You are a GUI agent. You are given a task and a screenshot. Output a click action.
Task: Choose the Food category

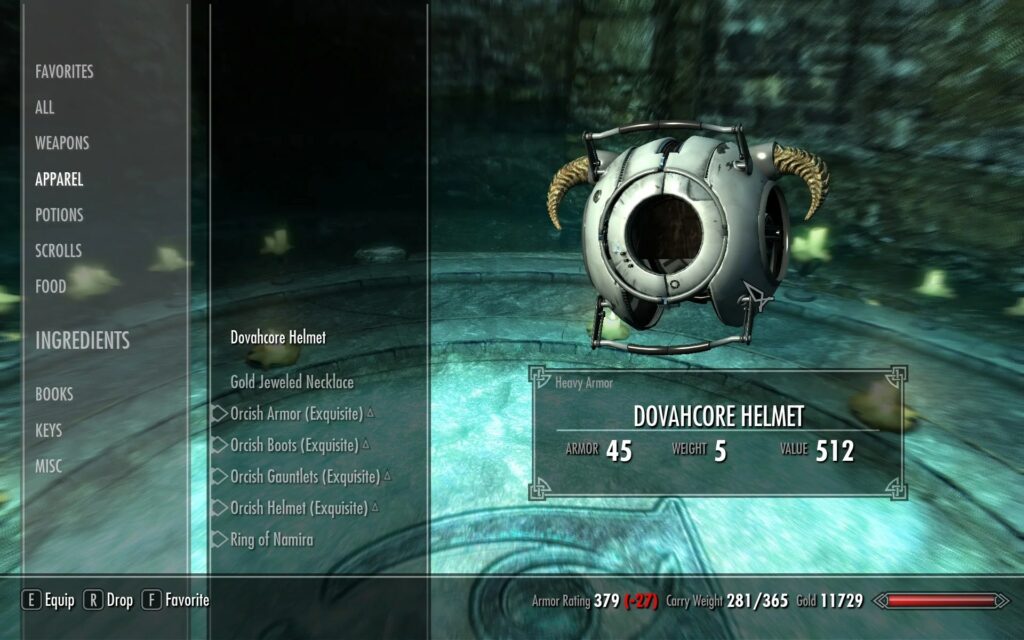point(50,287)
